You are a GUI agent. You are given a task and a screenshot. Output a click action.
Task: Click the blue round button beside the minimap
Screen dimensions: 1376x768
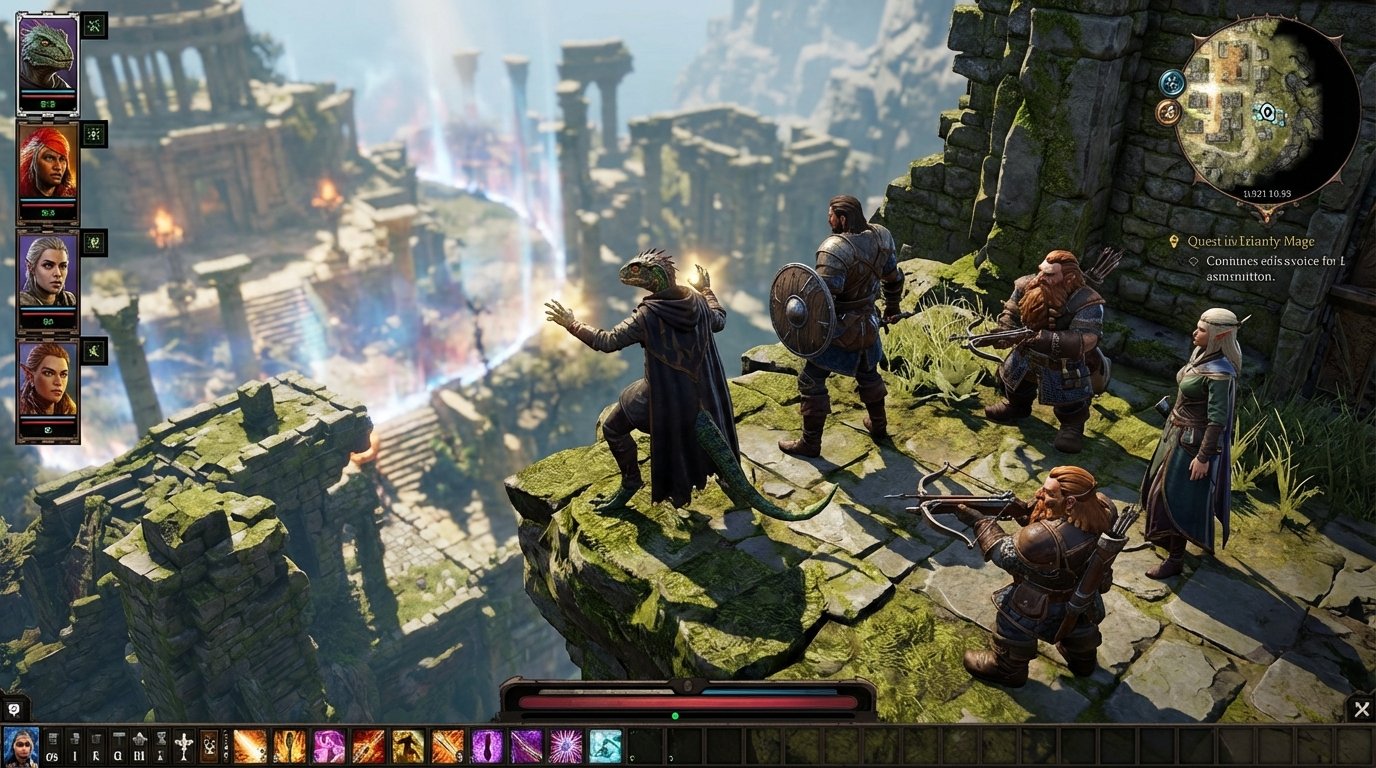tap(1172, 82)
